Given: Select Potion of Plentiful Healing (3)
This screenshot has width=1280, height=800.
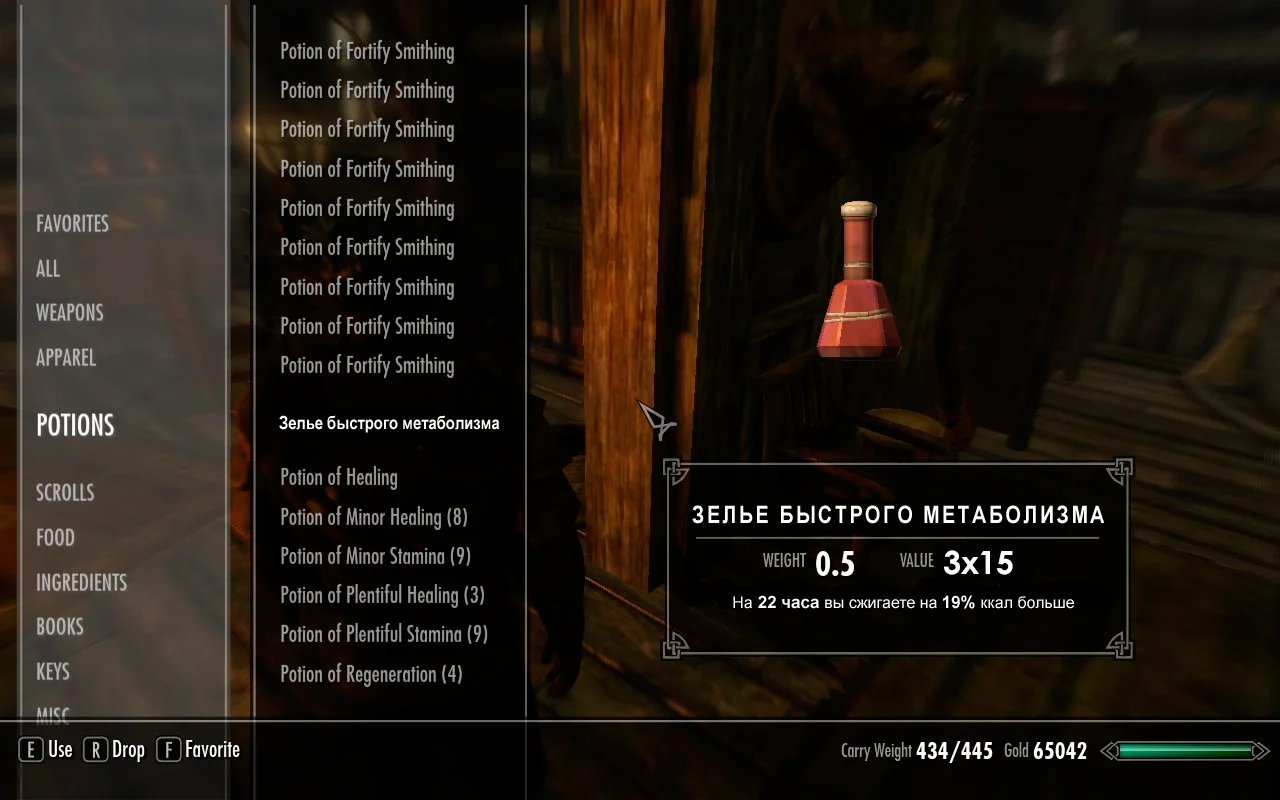Looking at the screenshot, I should [x=382, y=596].
